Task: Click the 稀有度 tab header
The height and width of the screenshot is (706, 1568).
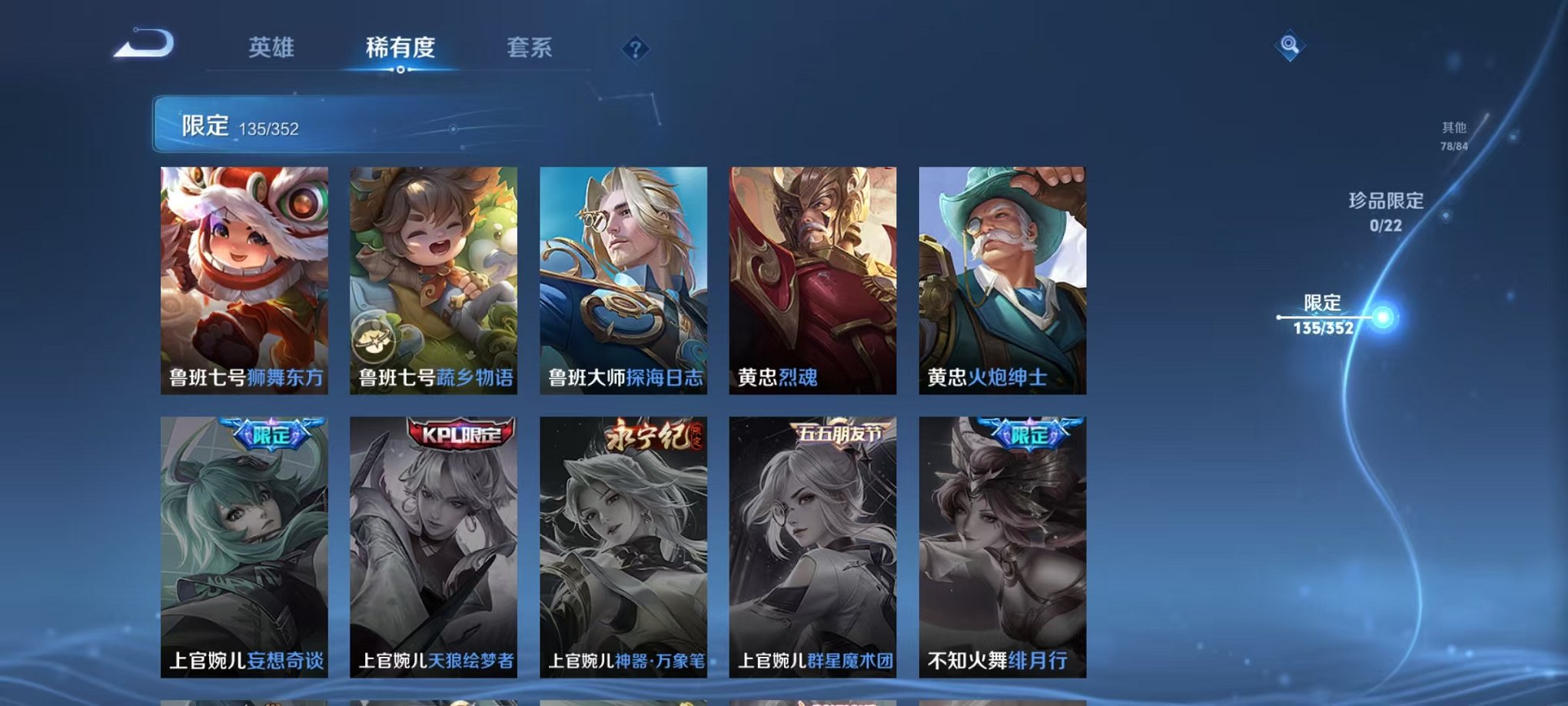Action: tap(400, 48)
